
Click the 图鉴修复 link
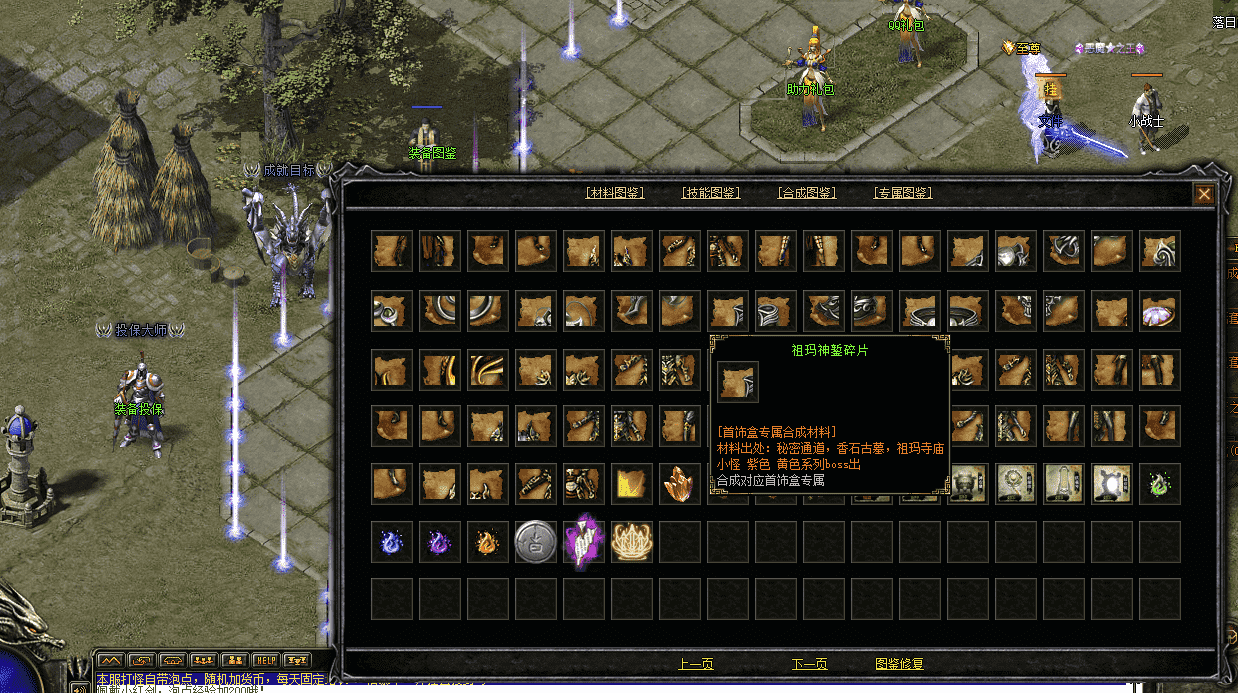(x=899, y=664)
